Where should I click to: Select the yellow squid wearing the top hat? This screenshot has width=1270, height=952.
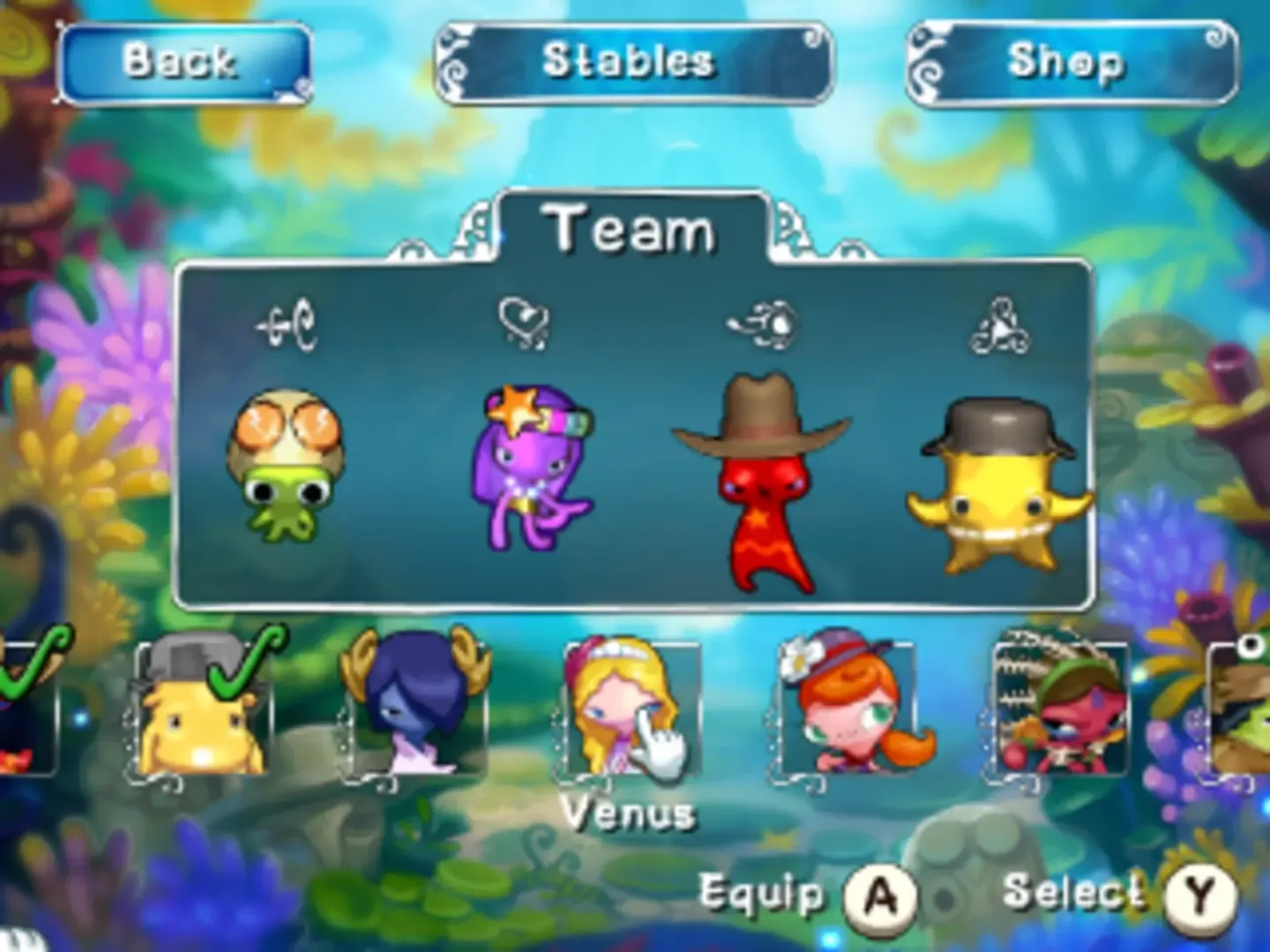[997, 485]
